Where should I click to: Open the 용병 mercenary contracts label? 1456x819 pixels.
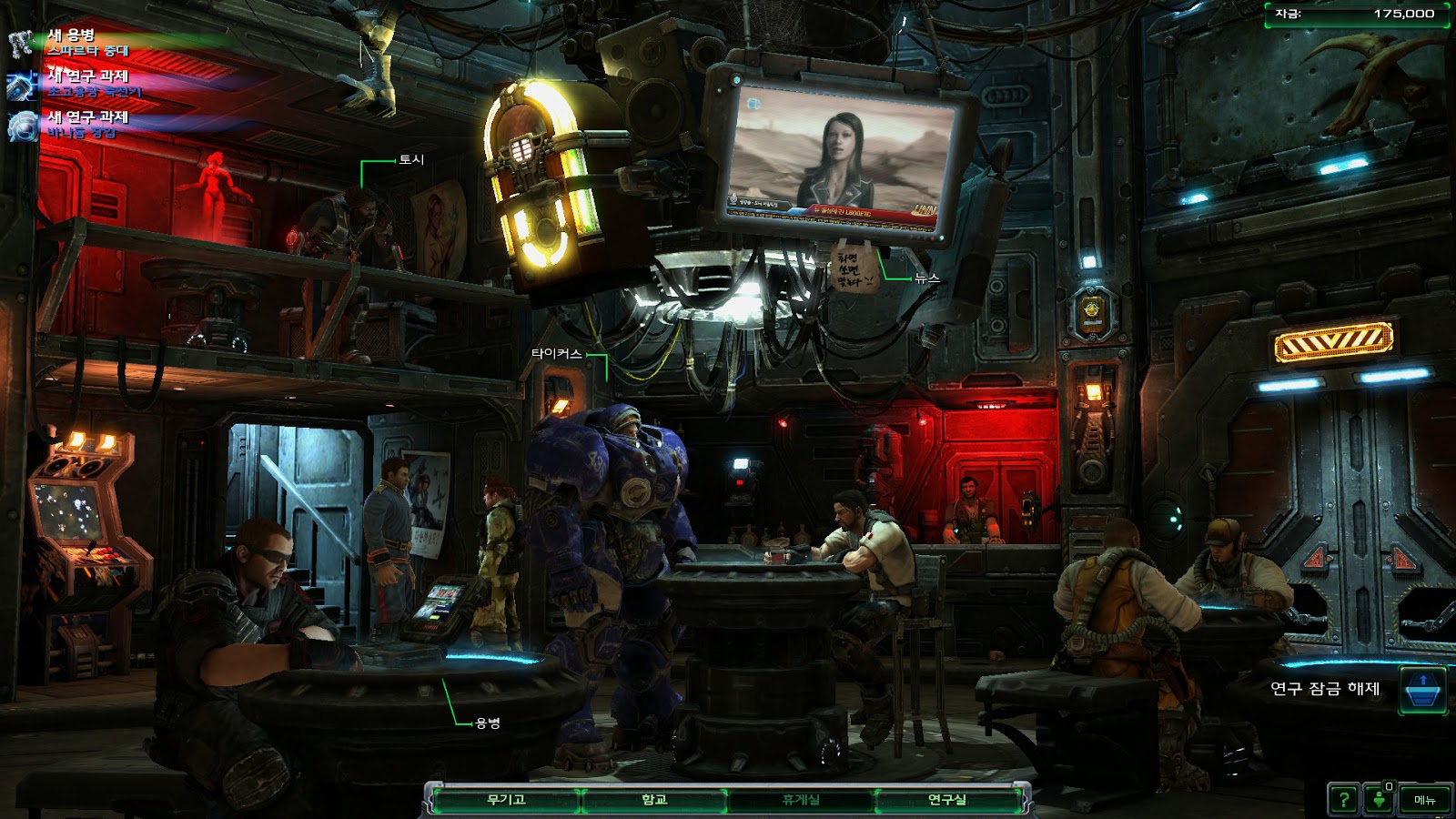click(x=488, y=723)
